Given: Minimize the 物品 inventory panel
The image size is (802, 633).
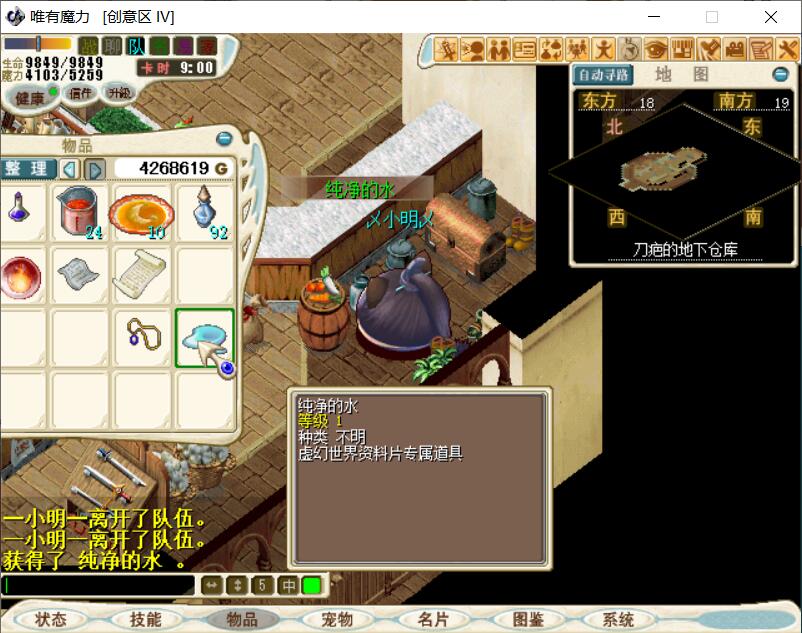Looking at the screenshot, I should [224, 140].
